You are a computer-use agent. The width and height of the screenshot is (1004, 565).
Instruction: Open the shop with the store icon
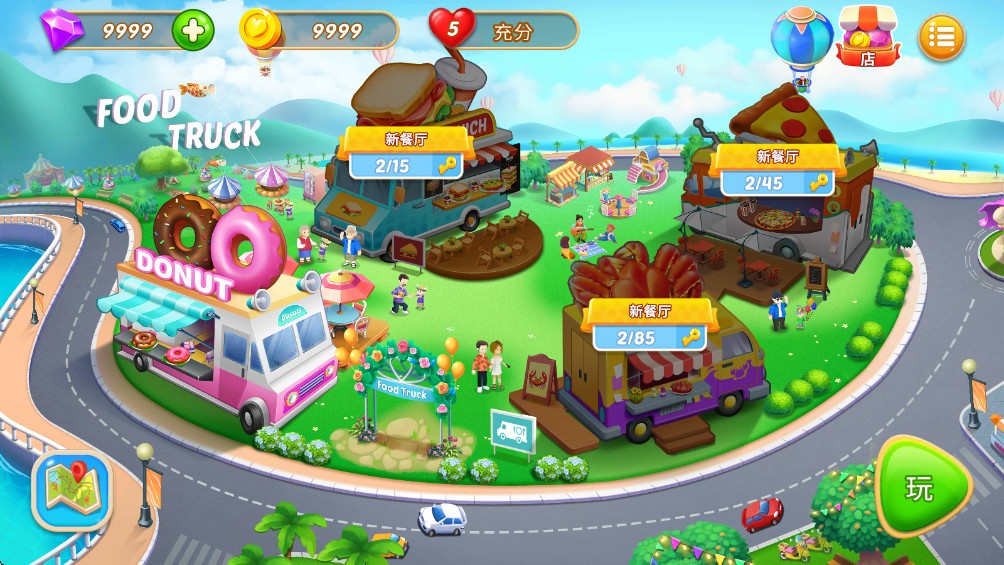867,37
